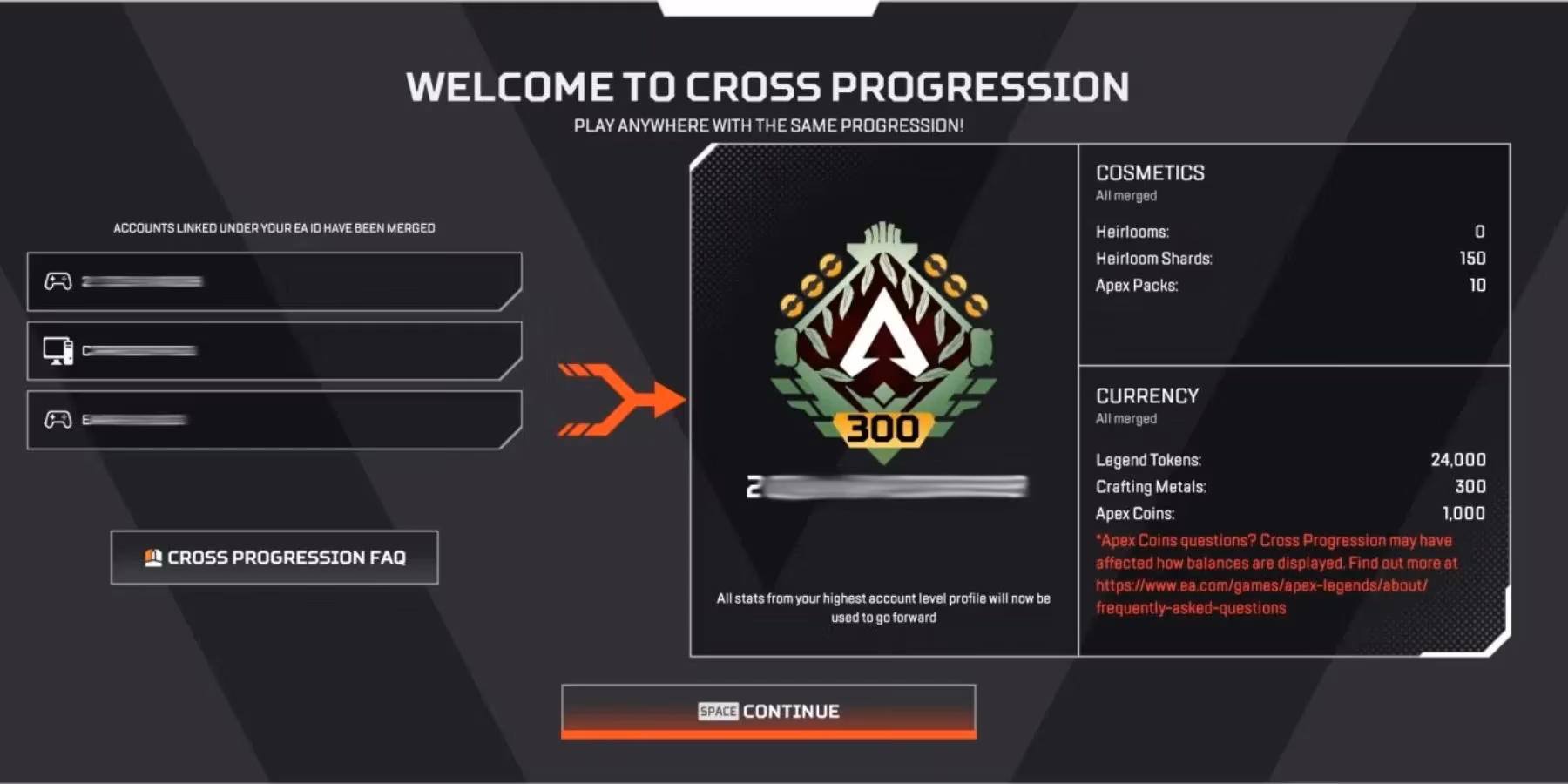The height and width of the screenshot is (784, 1568).
Task: Click the Legend Tokens total of 24,000
Action: [1456, 460]
